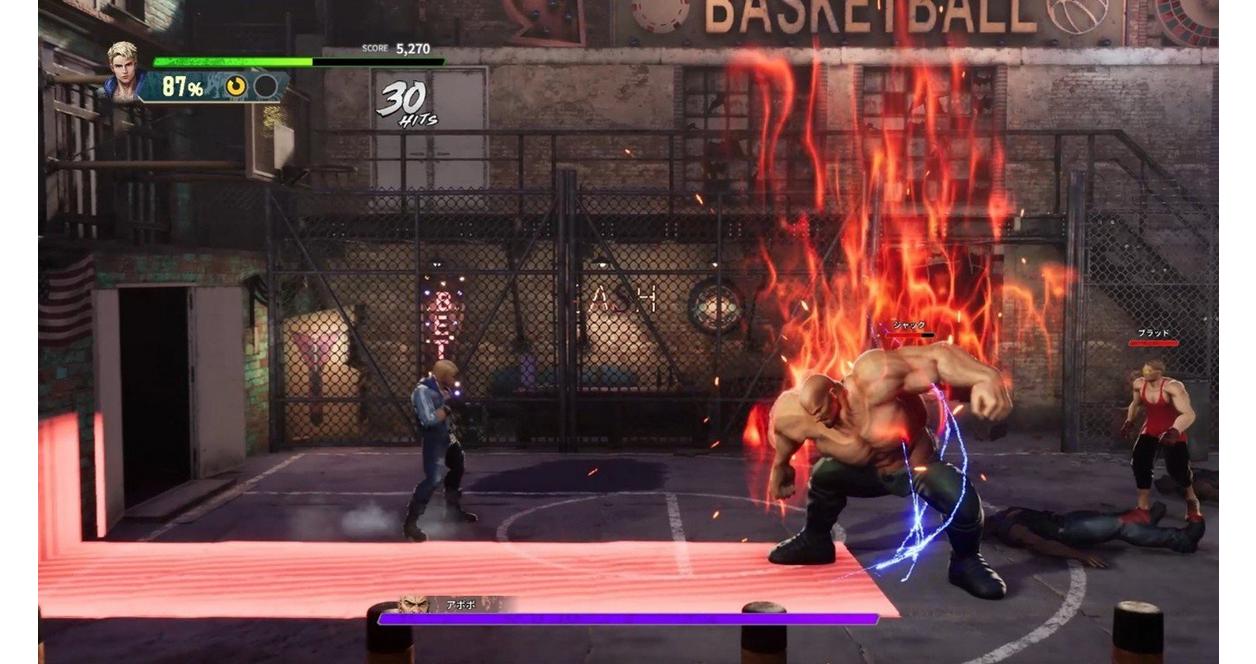Select the empty dark special gauge circle

coord(265,87)
